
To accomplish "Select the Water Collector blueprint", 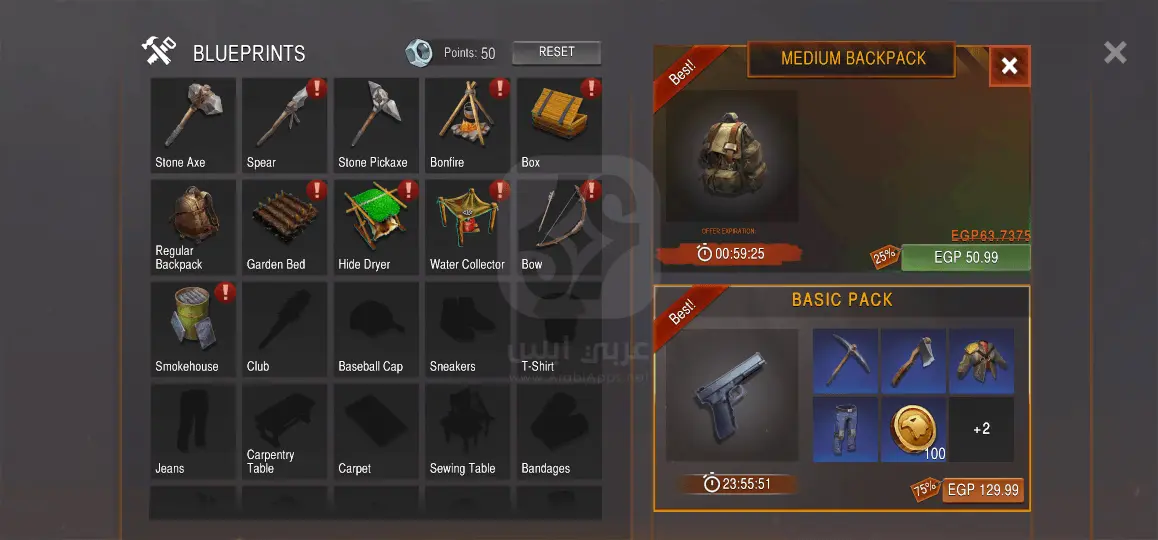I will click(468, 227).
